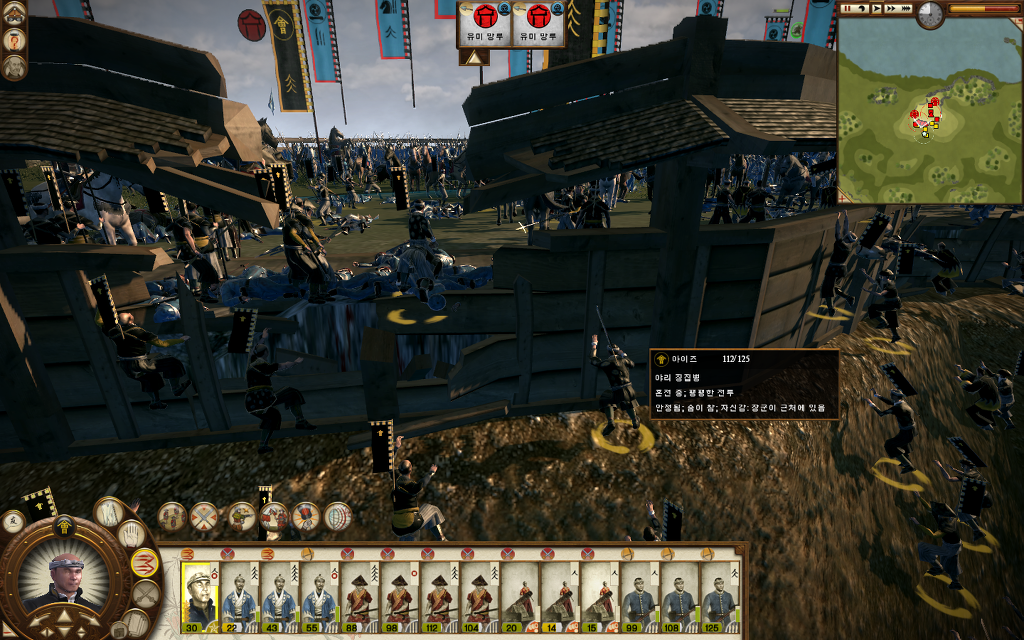This screenshot has width=1024, height=640.
Task: Toggle the highlighted red stripes ability button
Action: 145,564
